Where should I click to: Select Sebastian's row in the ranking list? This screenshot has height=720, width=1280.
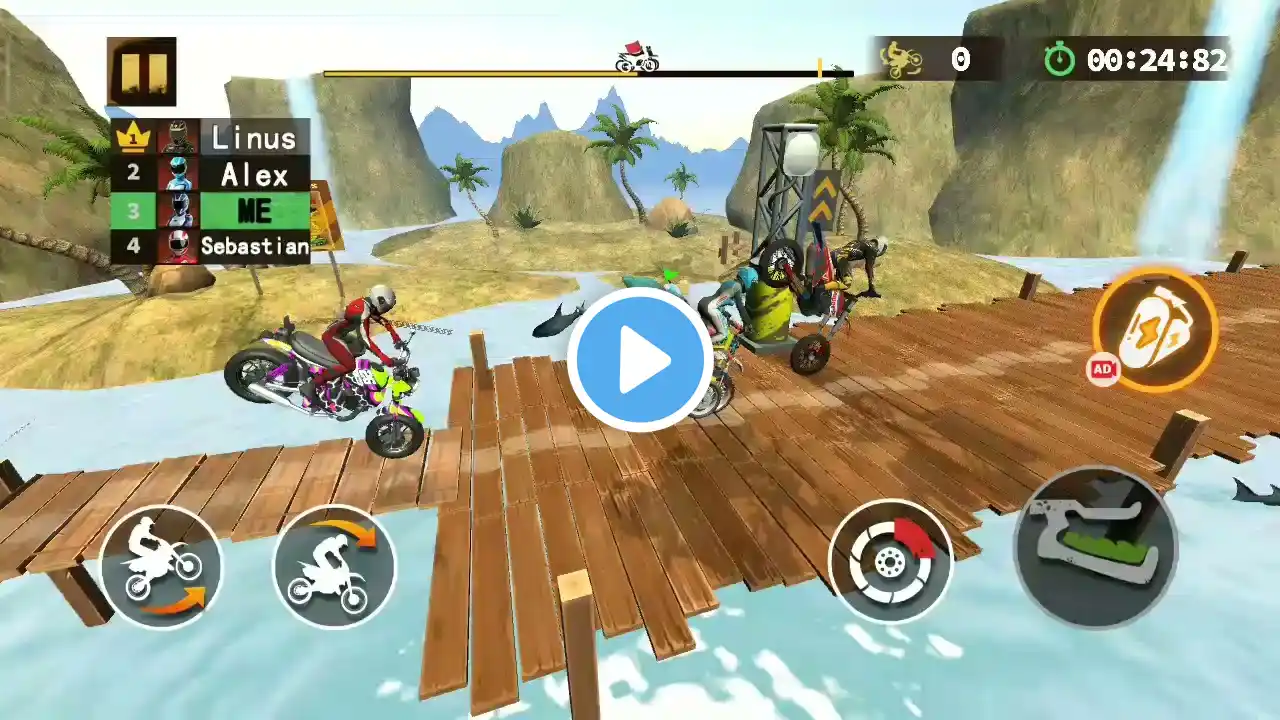[211, 246]
